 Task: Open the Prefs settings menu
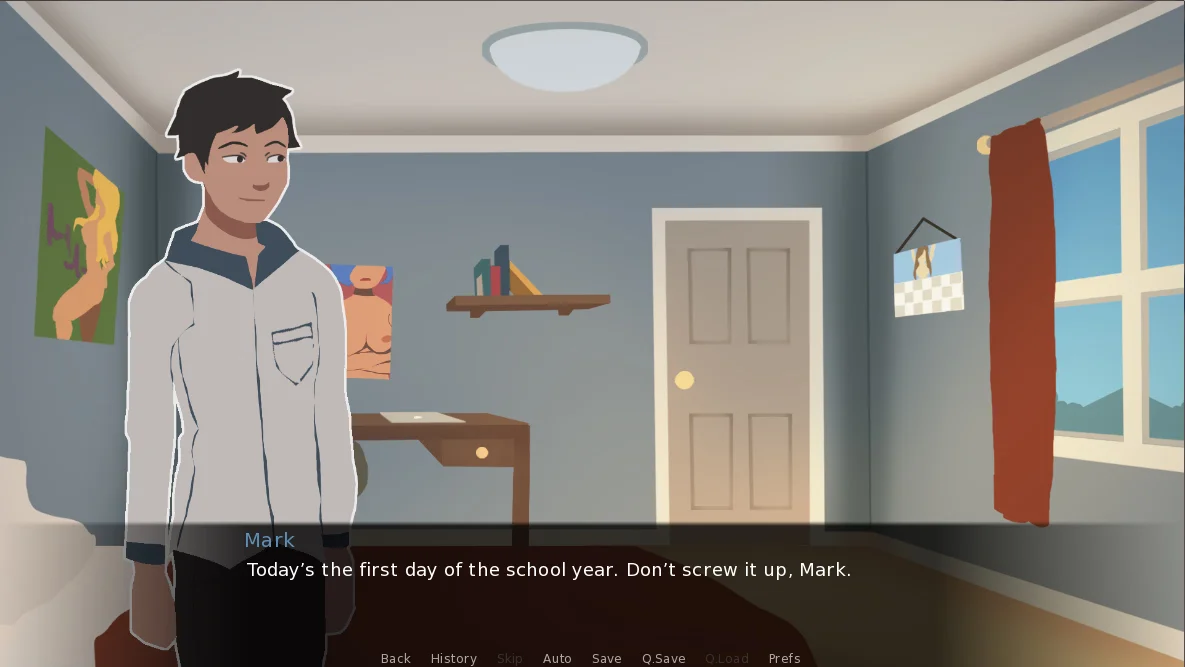point(784,658)
